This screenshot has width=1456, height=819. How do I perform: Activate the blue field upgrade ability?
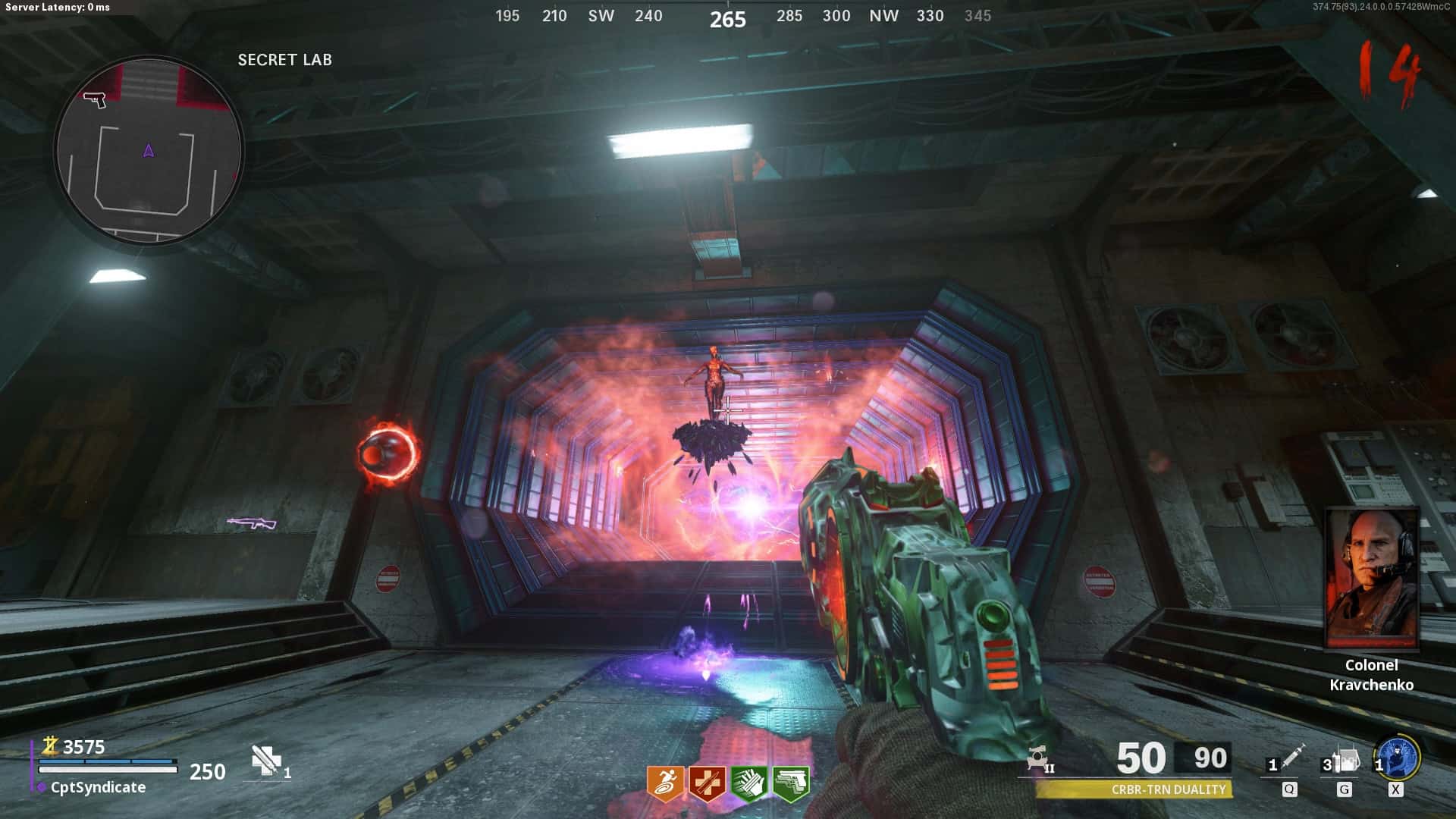1399,758
